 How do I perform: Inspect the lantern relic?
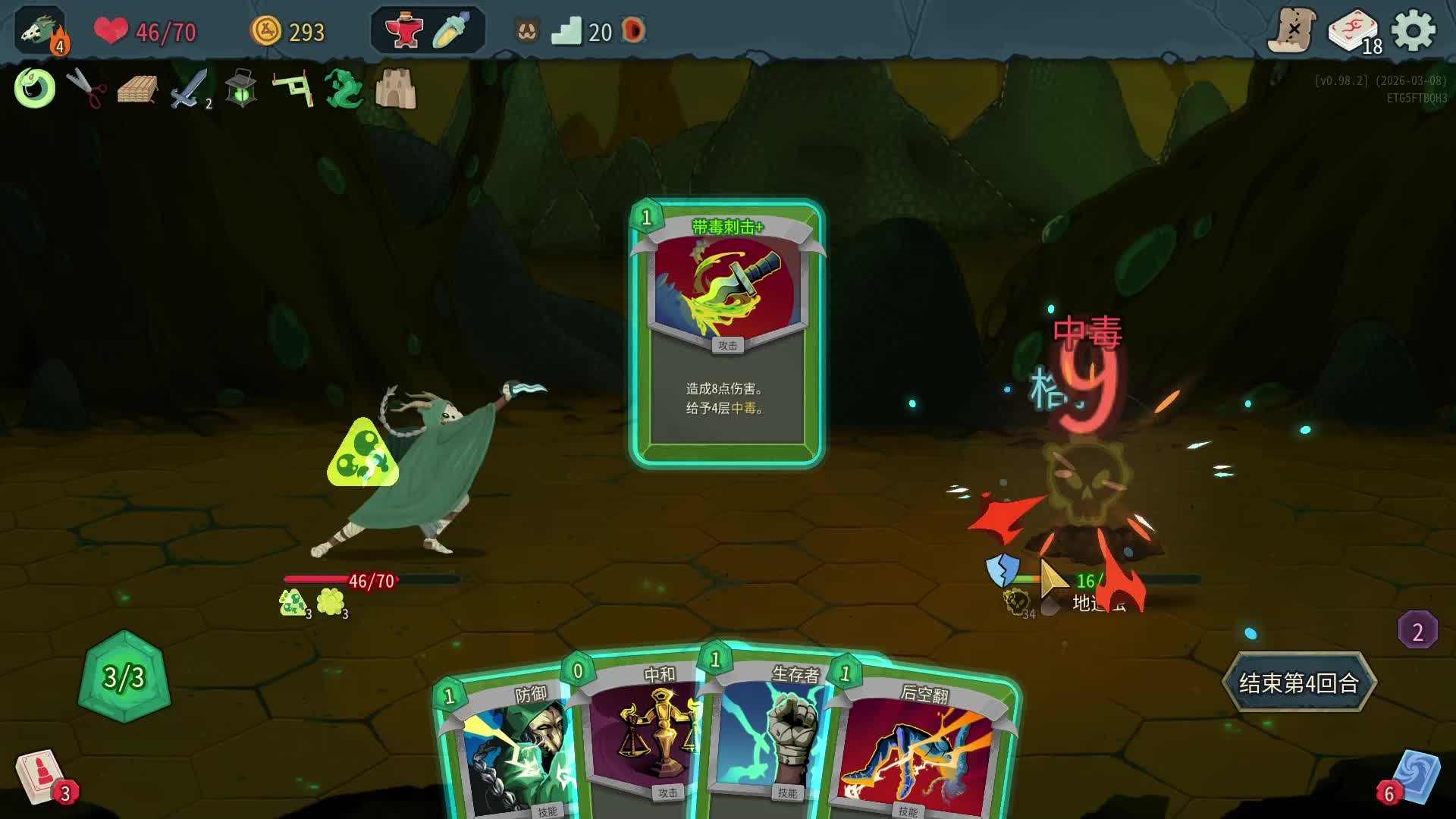tap(241, 89)
